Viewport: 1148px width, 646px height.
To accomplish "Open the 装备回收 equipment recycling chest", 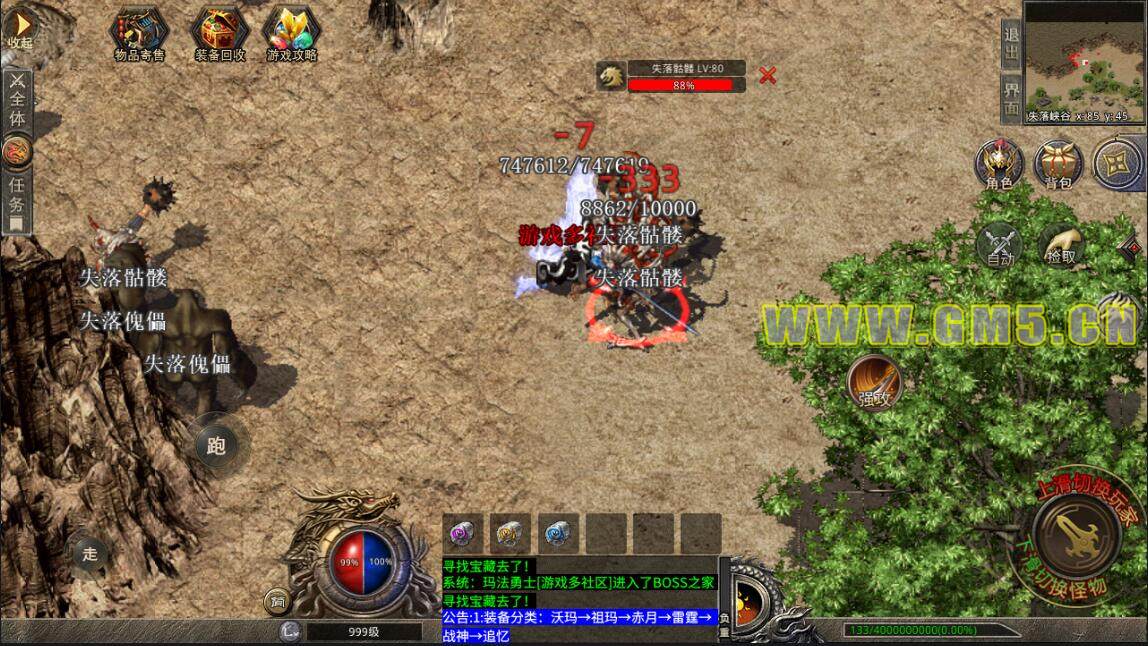I will [220, 34].
